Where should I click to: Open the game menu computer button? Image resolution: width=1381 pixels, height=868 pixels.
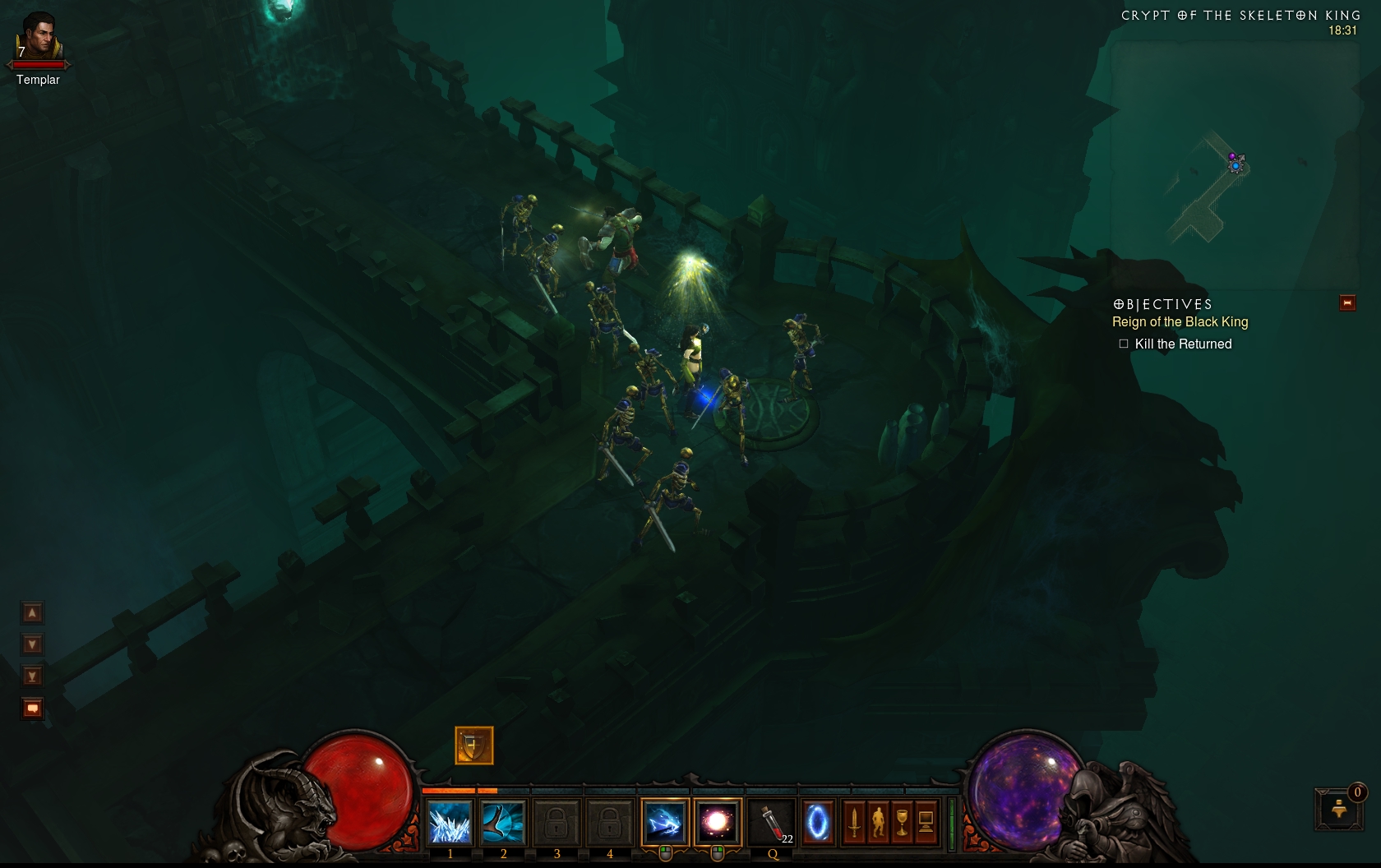tap(926, 822)
